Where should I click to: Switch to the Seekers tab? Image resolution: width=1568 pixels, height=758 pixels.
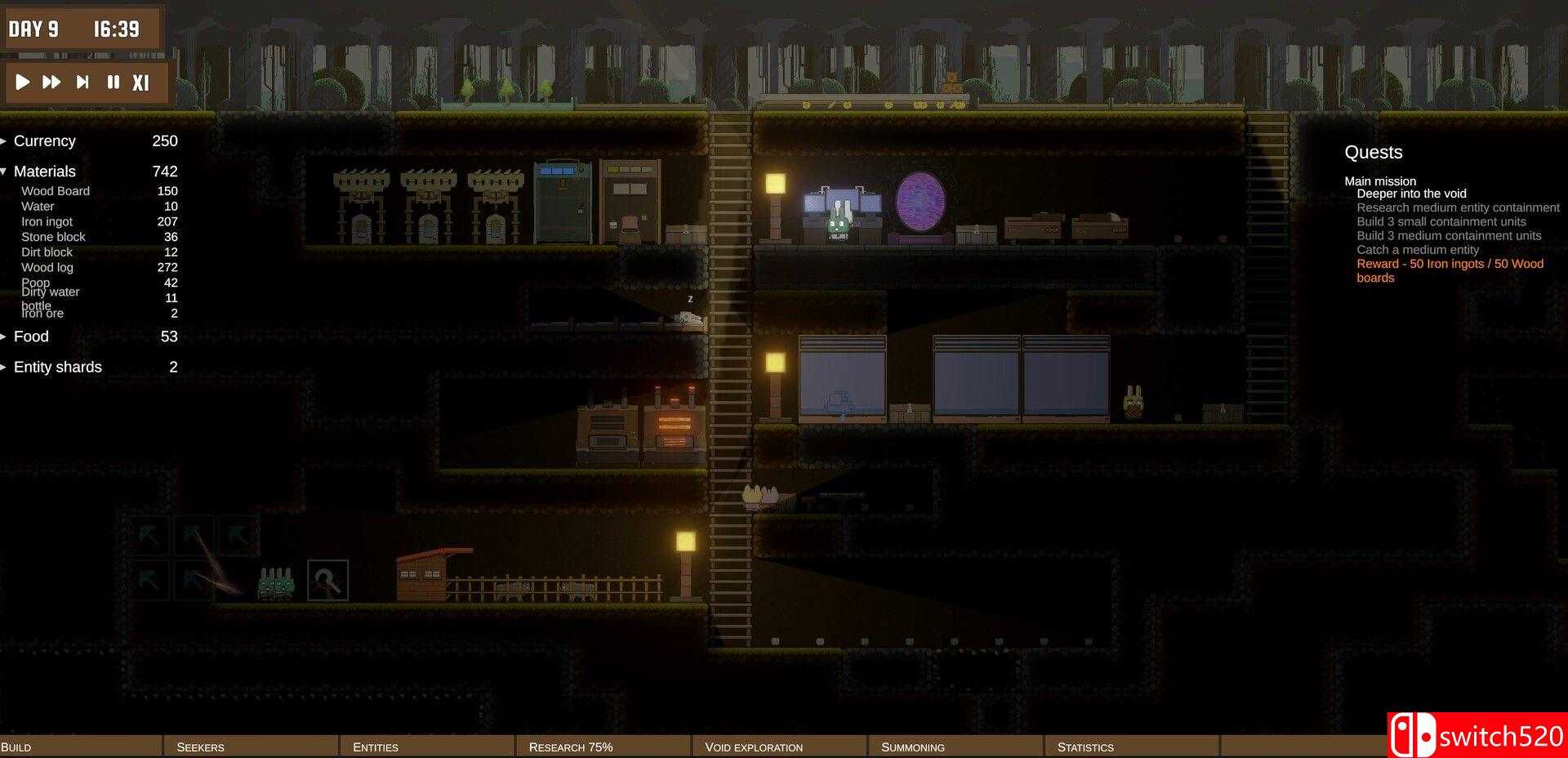[251, 746]
